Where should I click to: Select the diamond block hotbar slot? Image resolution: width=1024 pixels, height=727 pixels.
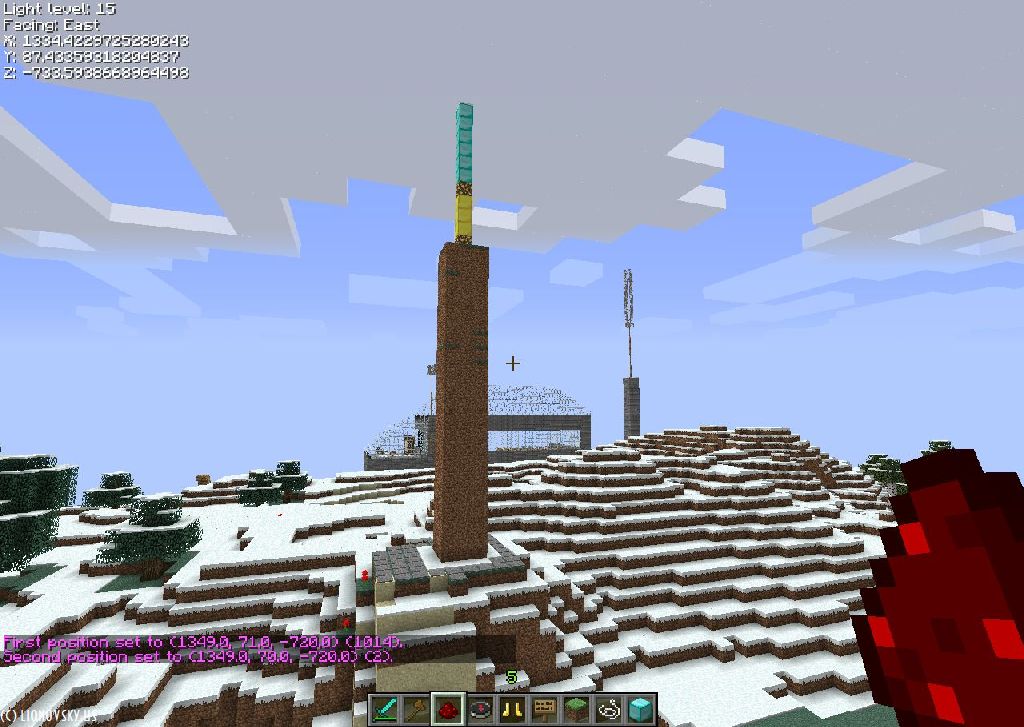click(640, 709)
